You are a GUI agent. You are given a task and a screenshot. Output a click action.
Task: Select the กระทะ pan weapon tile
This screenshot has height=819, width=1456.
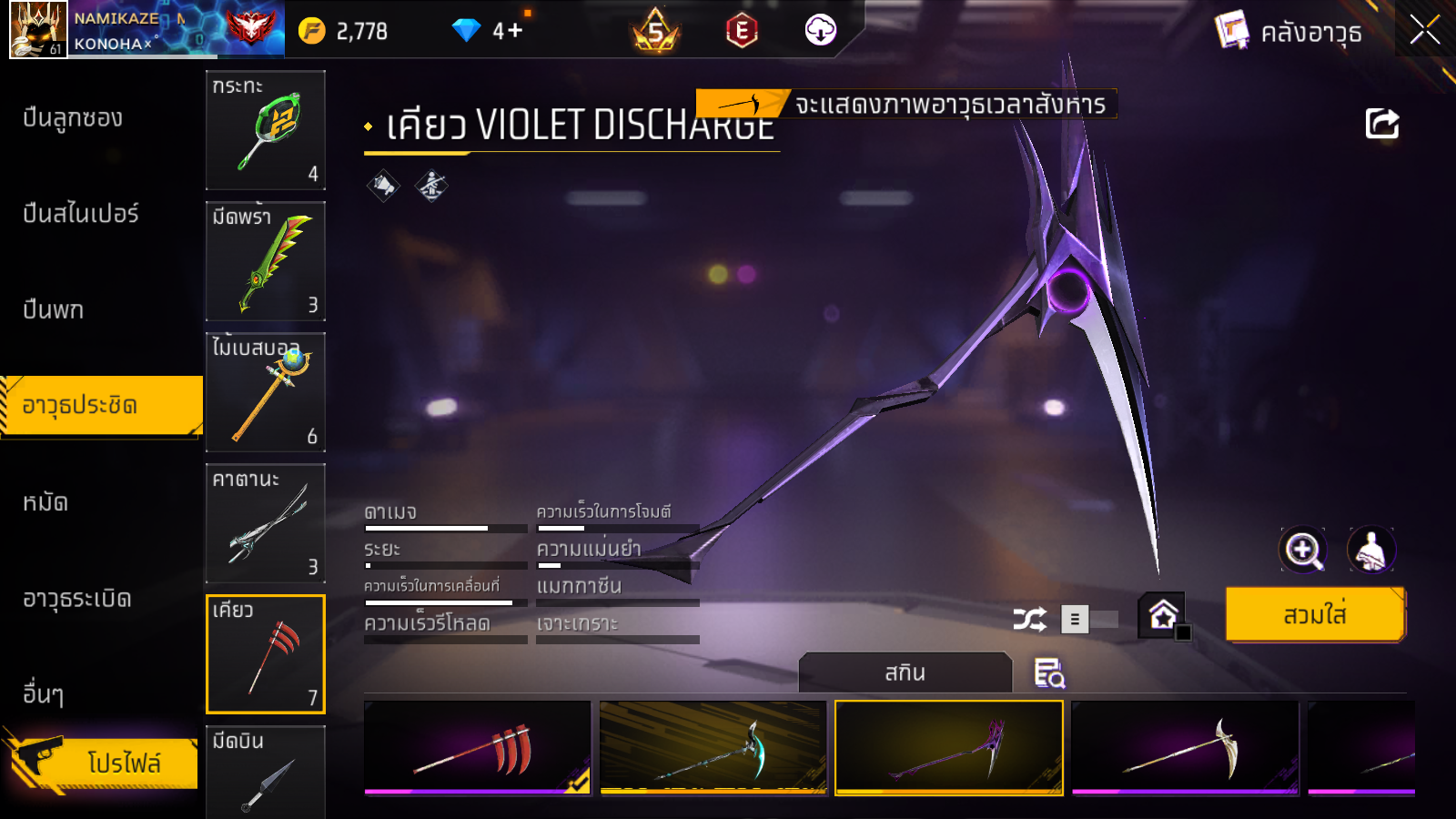coord(266,130)
